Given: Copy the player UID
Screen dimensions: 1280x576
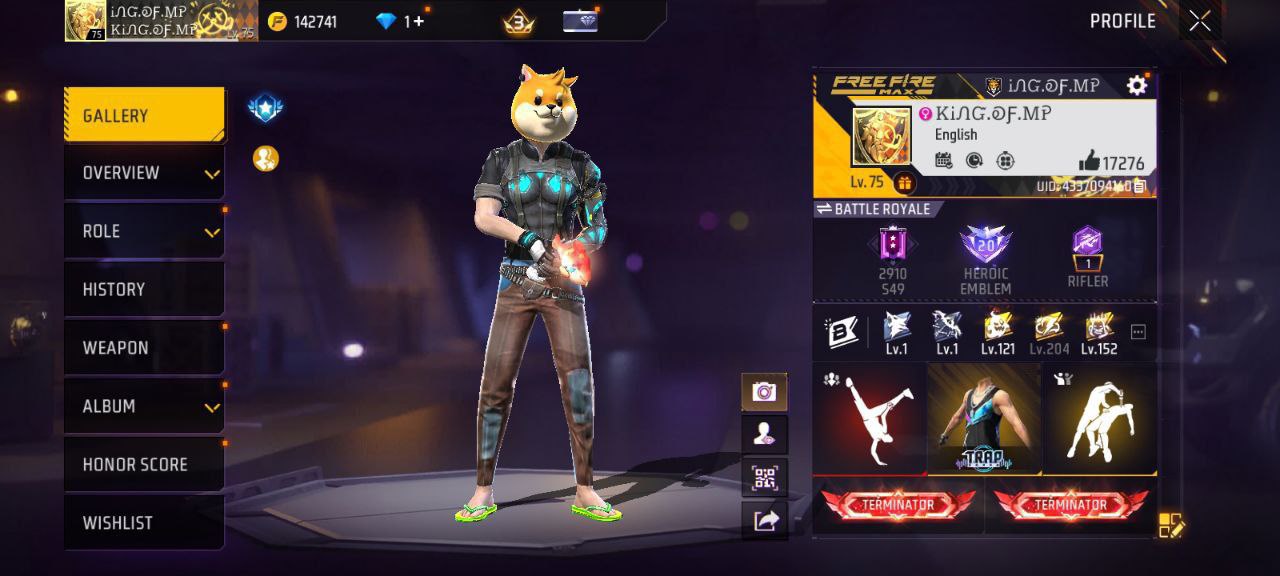Looking at the screenshot, I should (1140, 186).
